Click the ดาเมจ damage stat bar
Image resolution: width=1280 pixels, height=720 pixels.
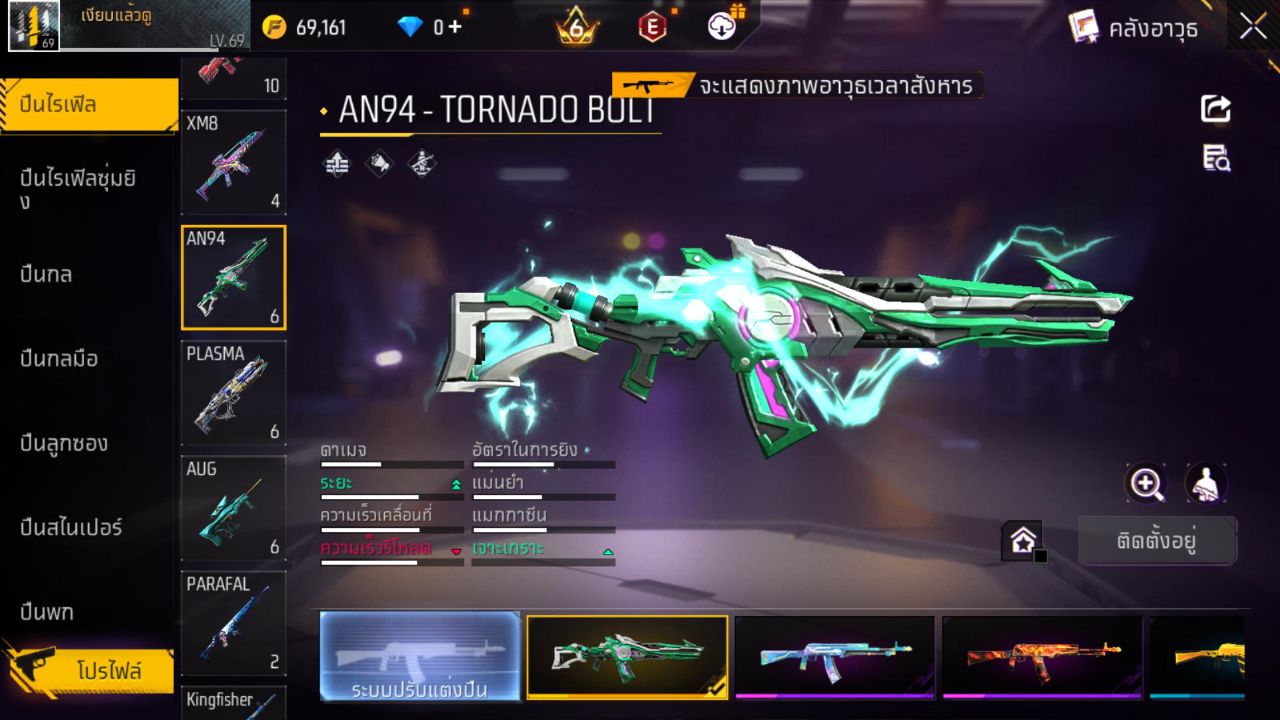click(390, 463)
